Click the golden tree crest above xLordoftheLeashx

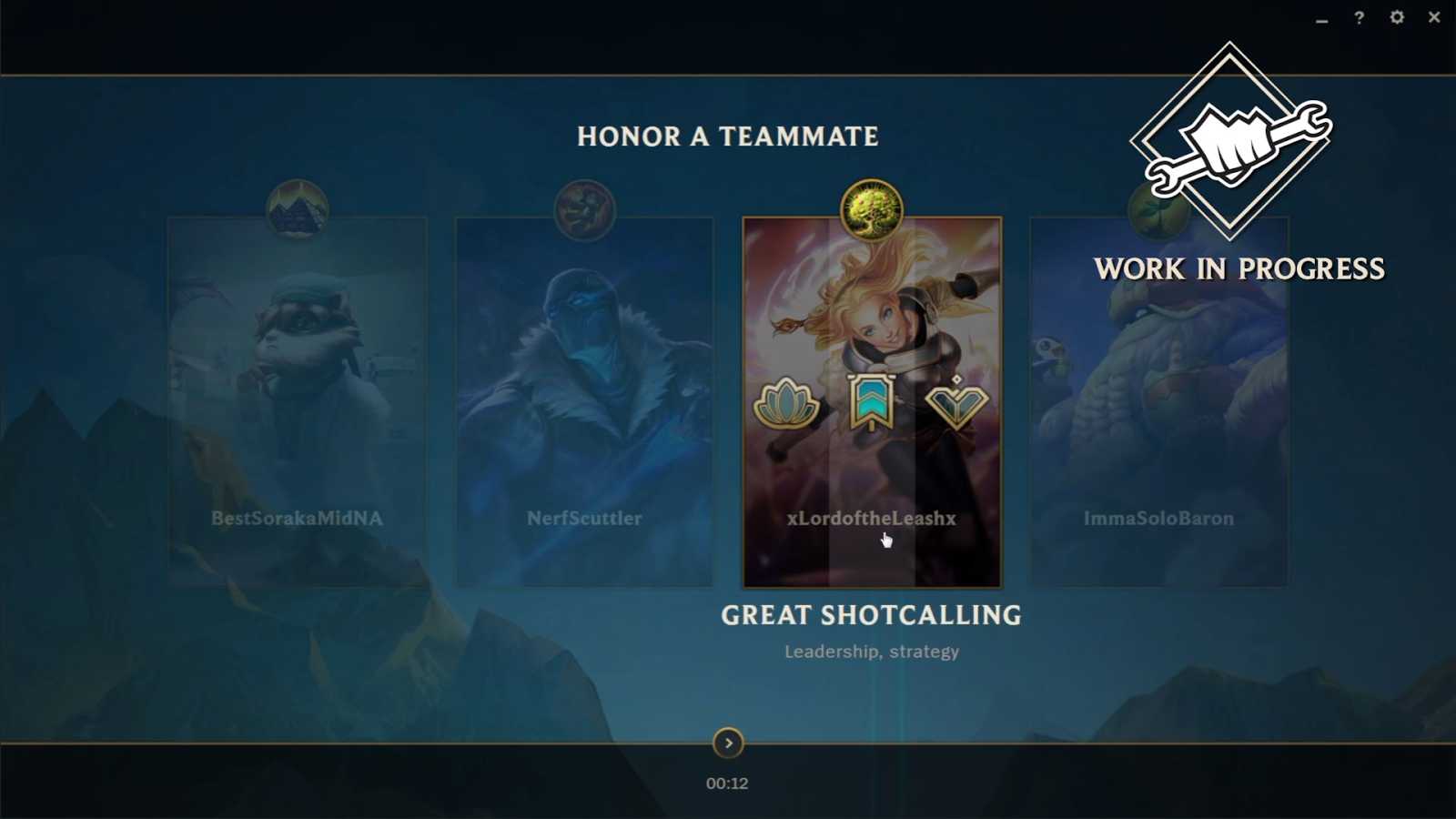point(871,208)
